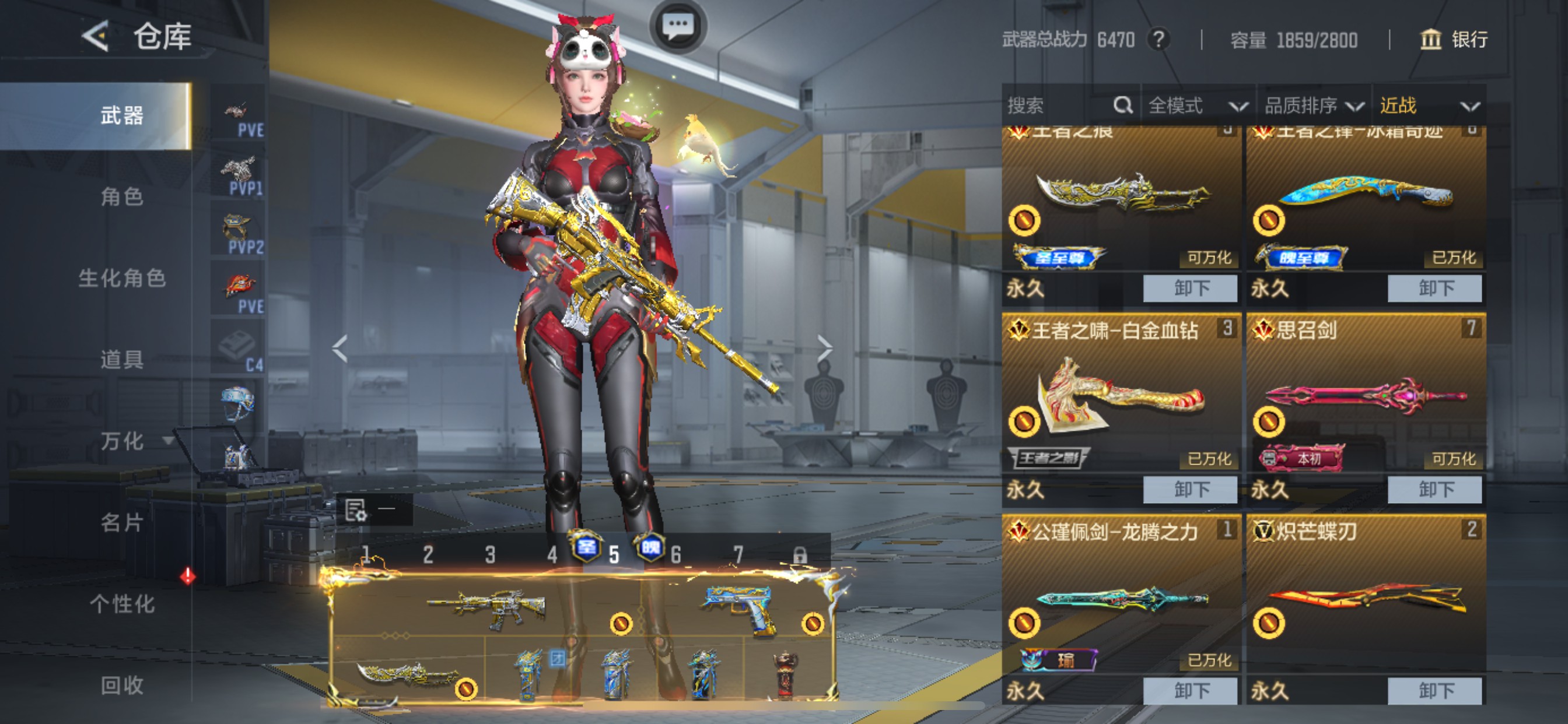Open the 回收 recycling section
Viewport: 1568px width, 724px height.
[x=122, y=686]
